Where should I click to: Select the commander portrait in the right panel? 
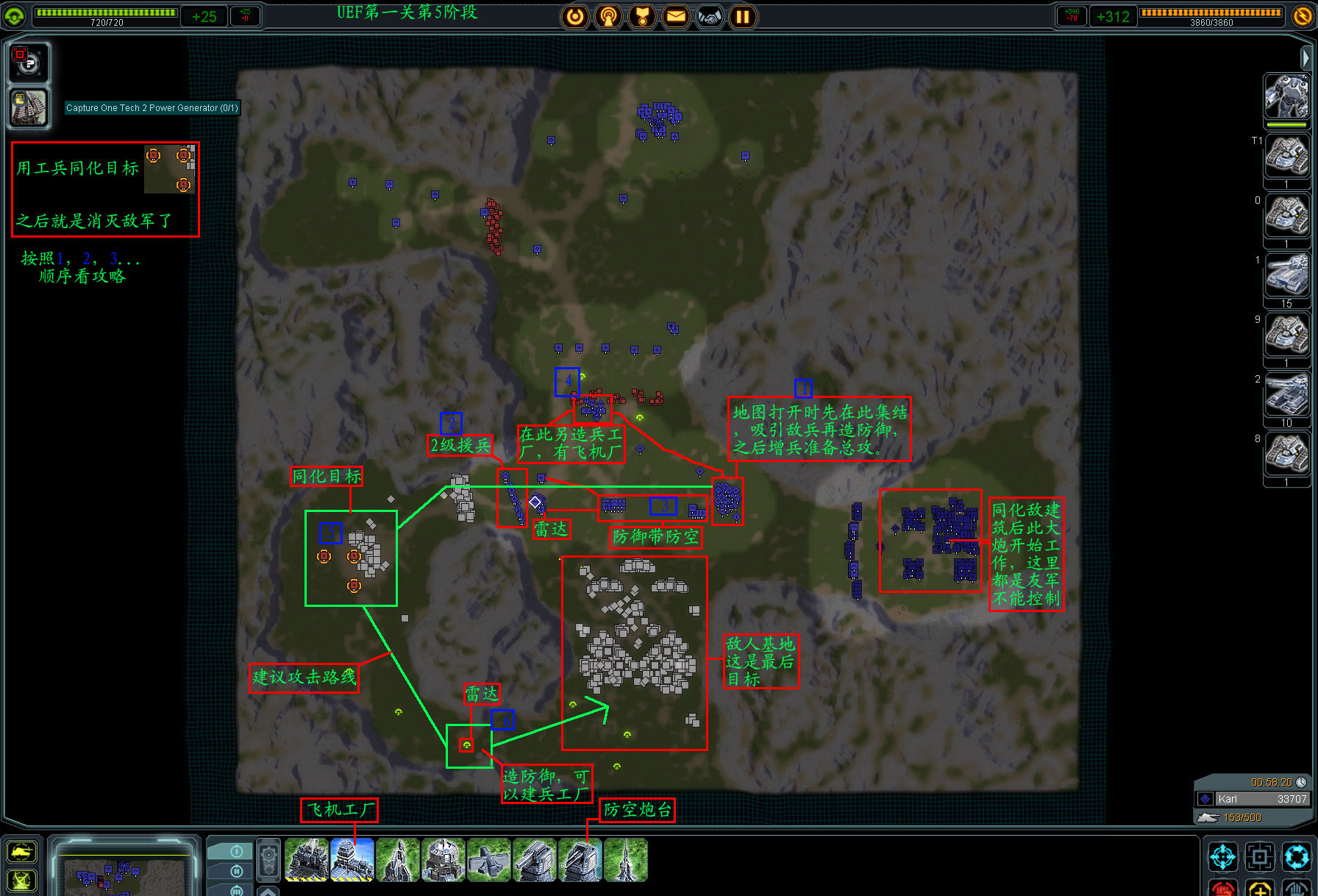[1286, 96]
